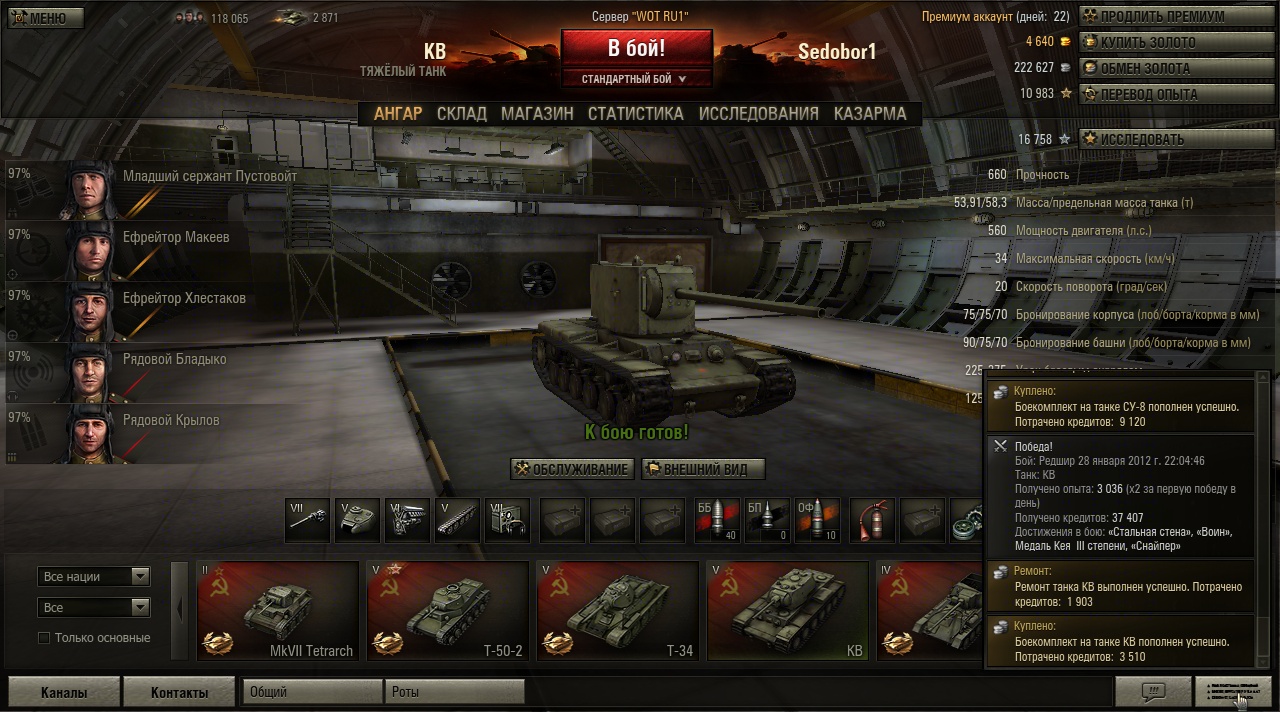Open the Казарма tab
The width and height of the screenshot is (1280, 712).
click(870, 114)
